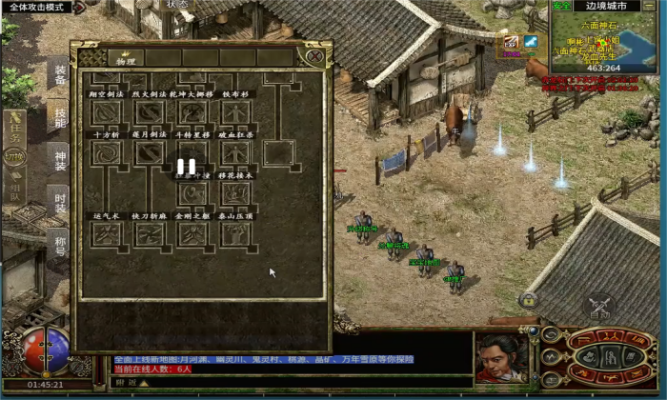
Task: Switch to the 神装 side tab
Action: [x=59, y=160]
